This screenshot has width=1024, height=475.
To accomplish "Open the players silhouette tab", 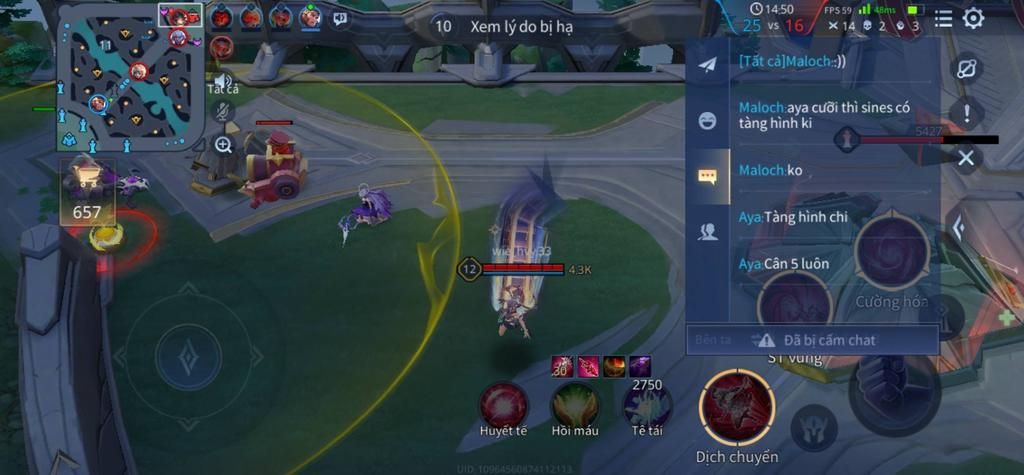I will [x=708, y=233].
